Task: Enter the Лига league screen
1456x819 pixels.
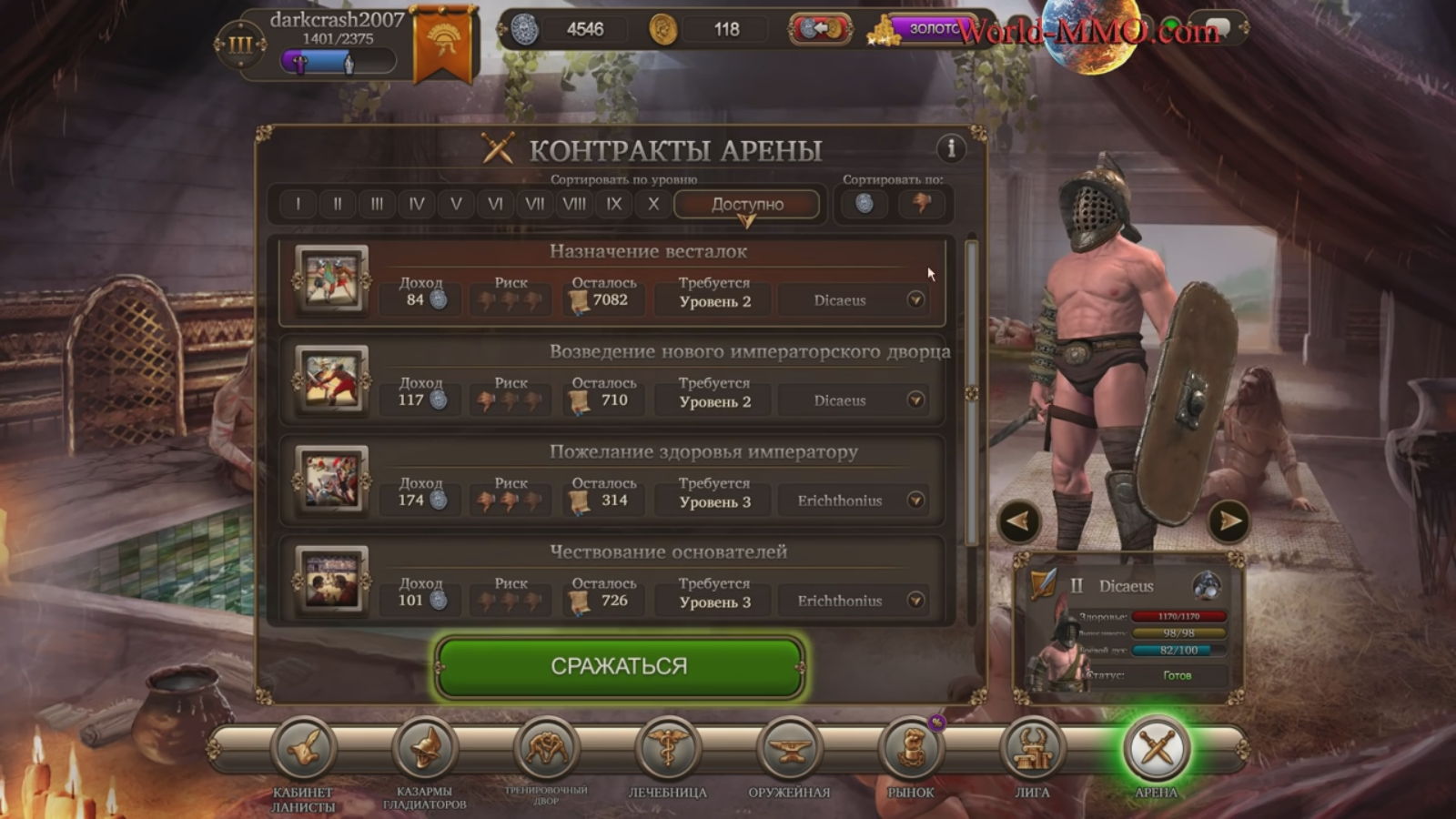Action: point(1032,749)
